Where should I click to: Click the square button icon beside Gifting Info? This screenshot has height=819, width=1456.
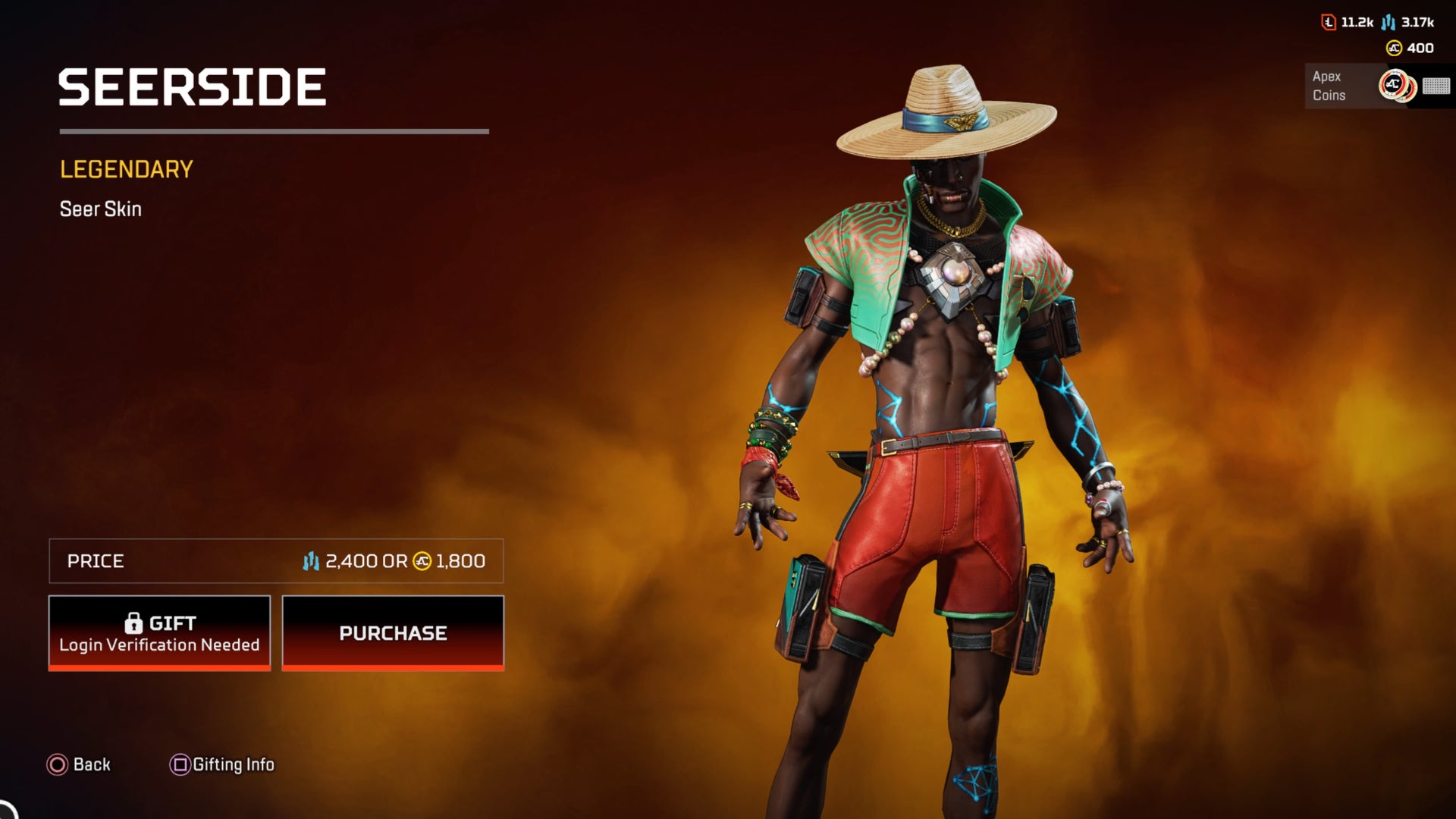(180, 764)
